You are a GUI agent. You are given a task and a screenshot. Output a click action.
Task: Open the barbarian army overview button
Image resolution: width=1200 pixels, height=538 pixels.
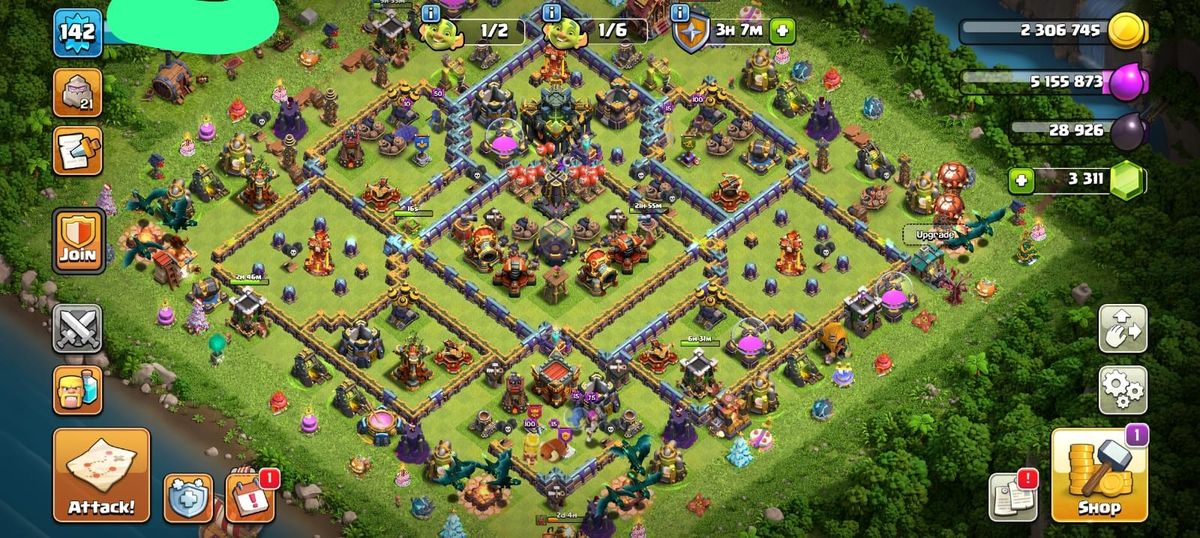click(77, 390)
